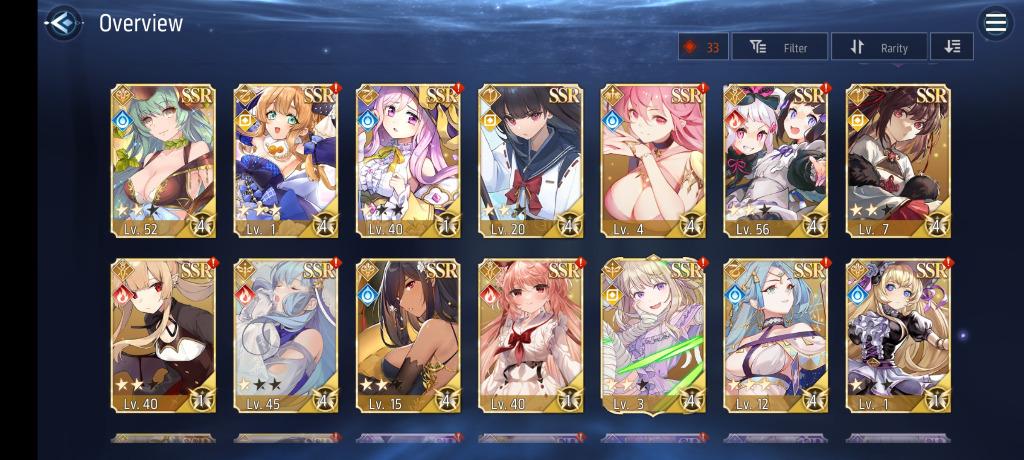The image size is (1024, 460).
Task: Select the green-haired Lv. 52 card
Action: coord(162,160)
